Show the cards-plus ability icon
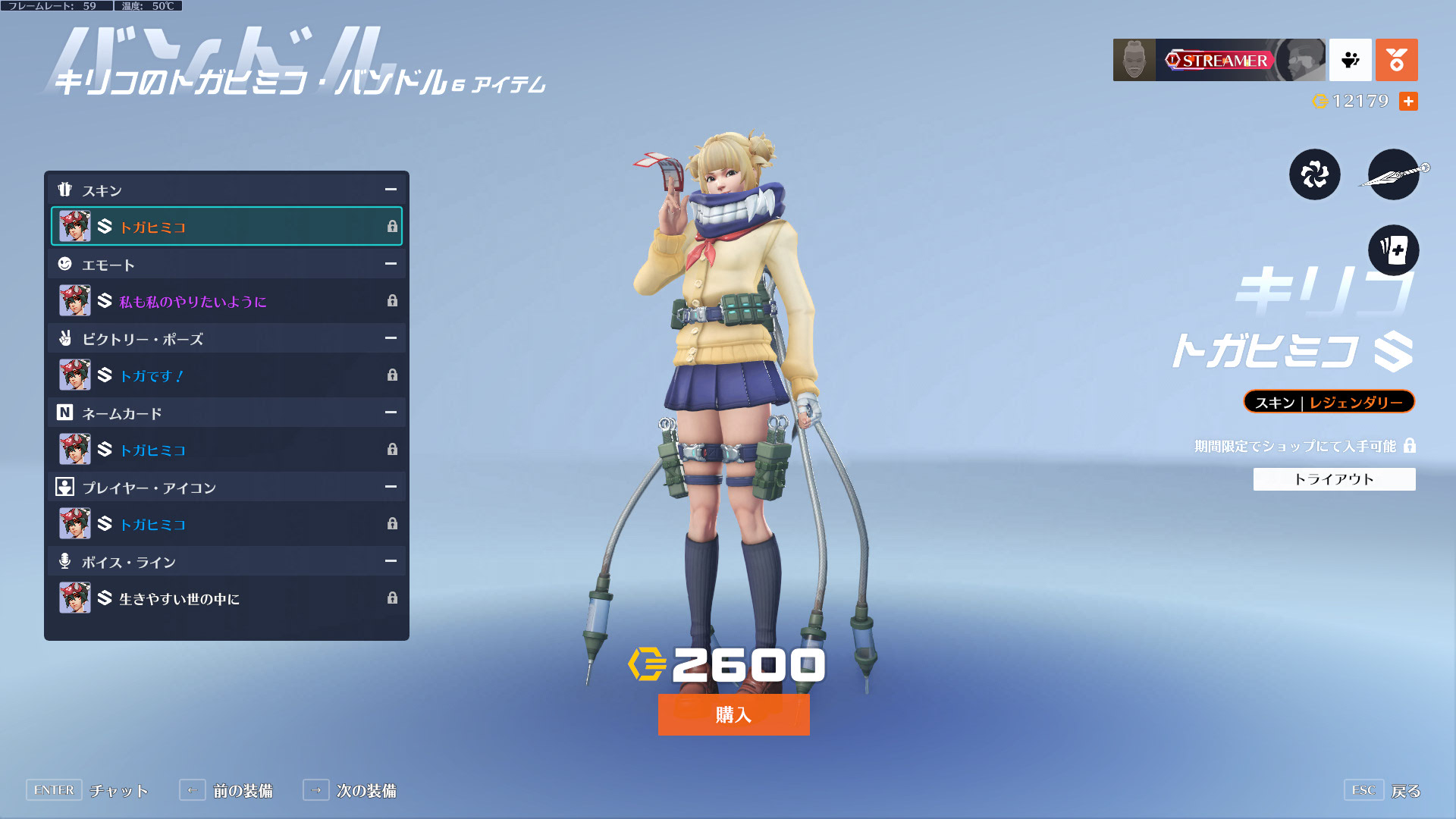Viewport: 1456px width, 819px height. click(1393, 250)
